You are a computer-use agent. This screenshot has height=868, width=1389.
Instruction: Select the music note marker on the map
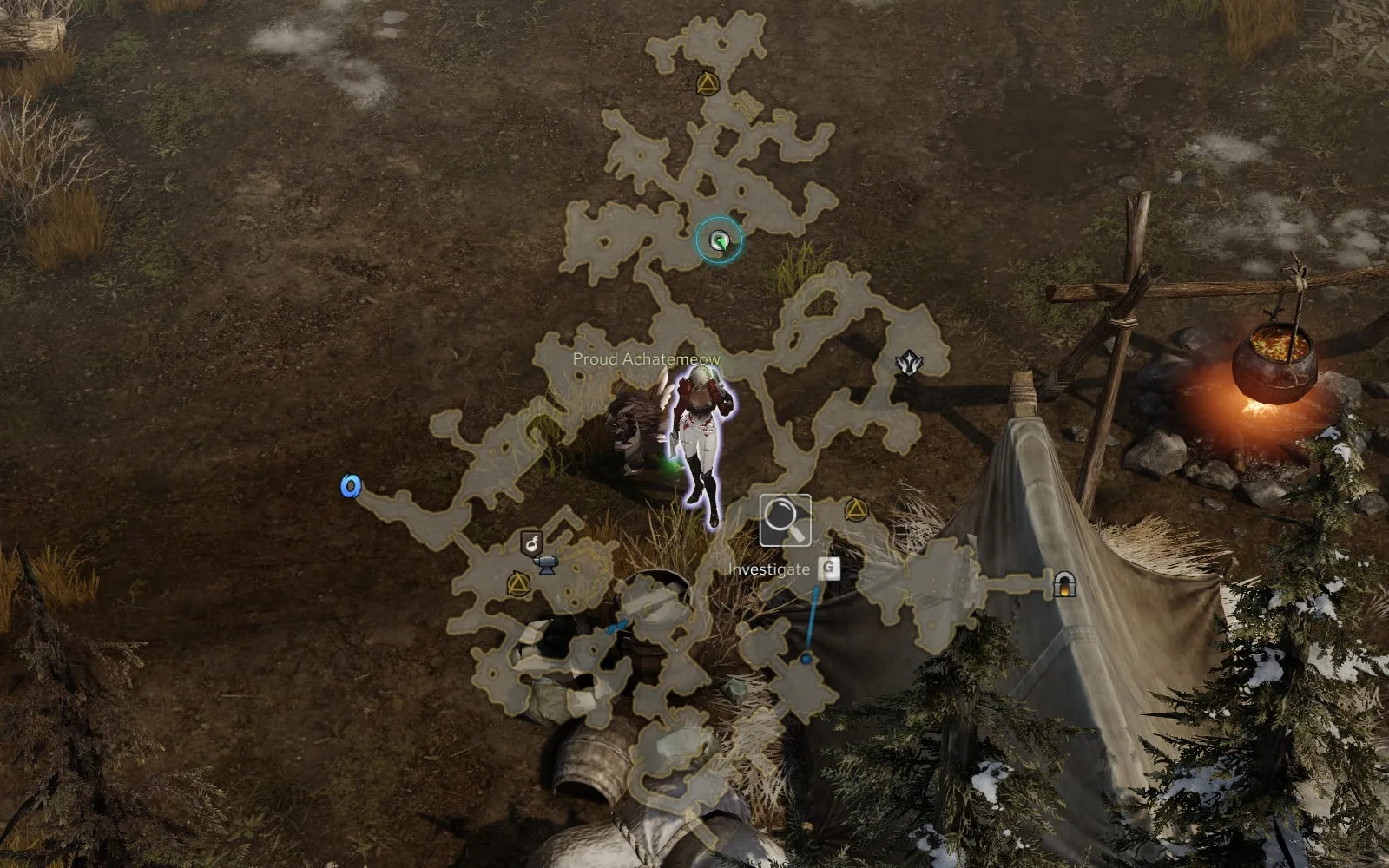[x=530, y=544]
